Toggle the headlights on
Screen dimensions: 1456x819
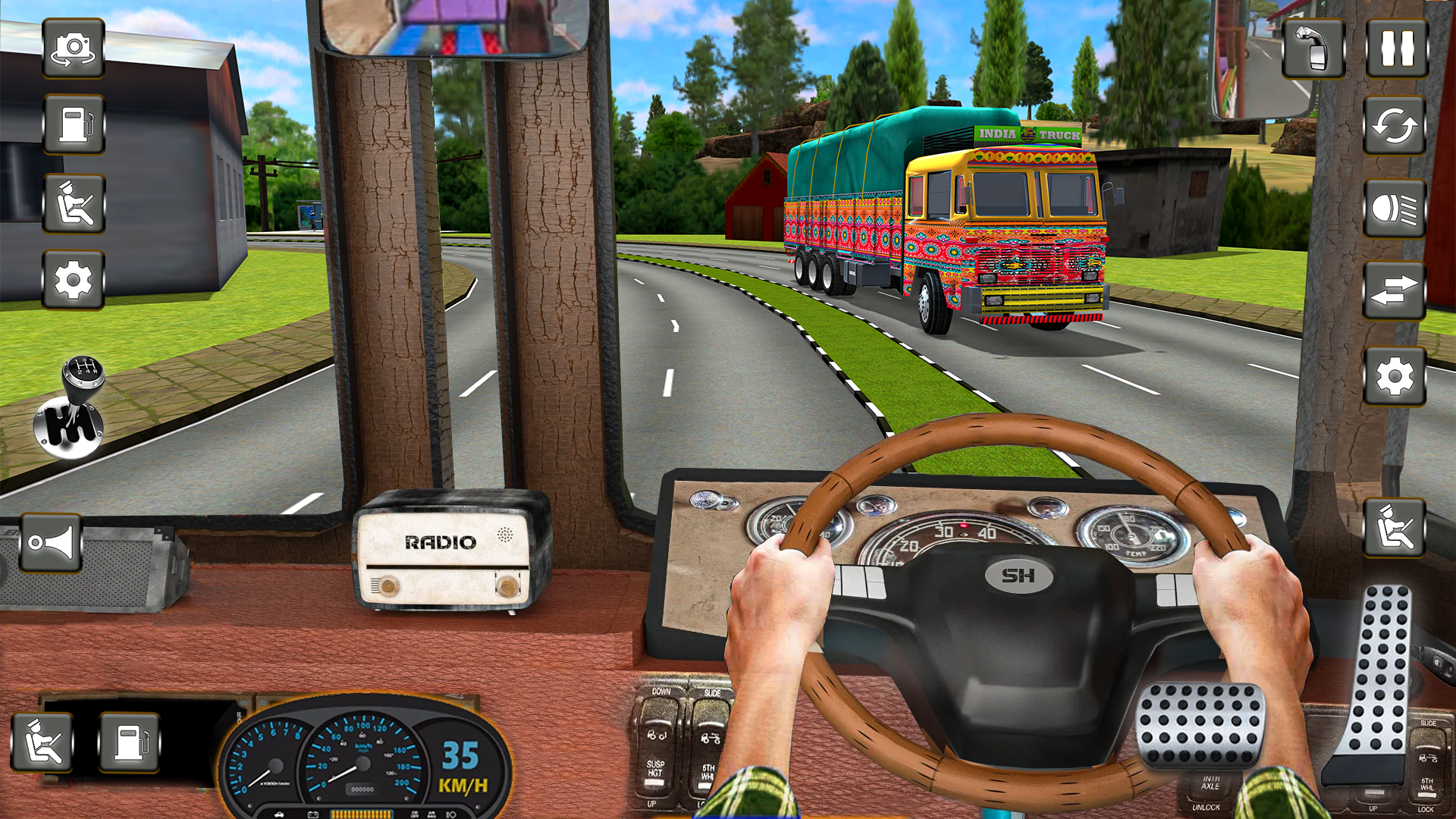1395,206
